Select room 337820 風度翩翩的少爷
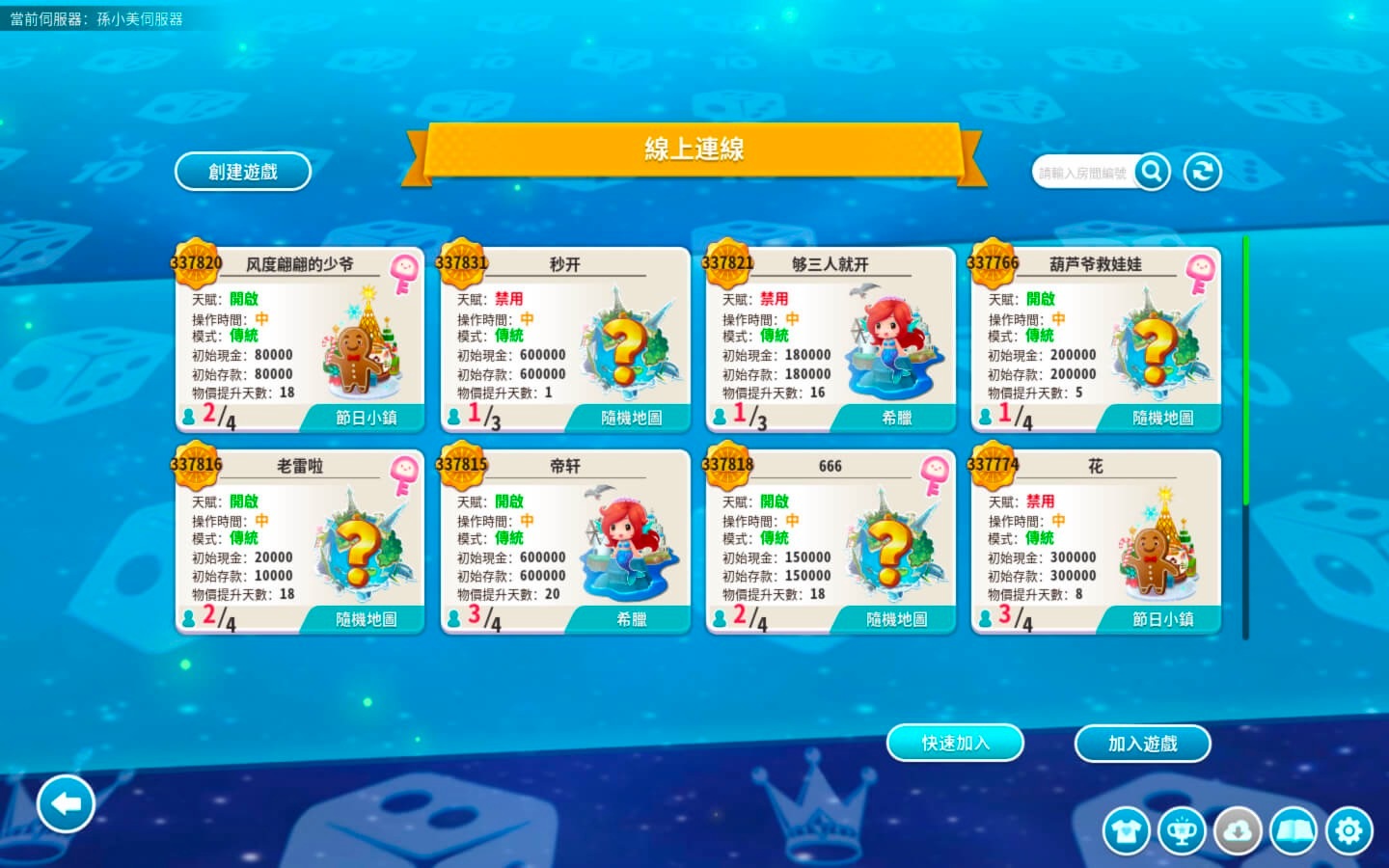The height and width of the screenshot is (868, 1389). [x=300, y=339]
